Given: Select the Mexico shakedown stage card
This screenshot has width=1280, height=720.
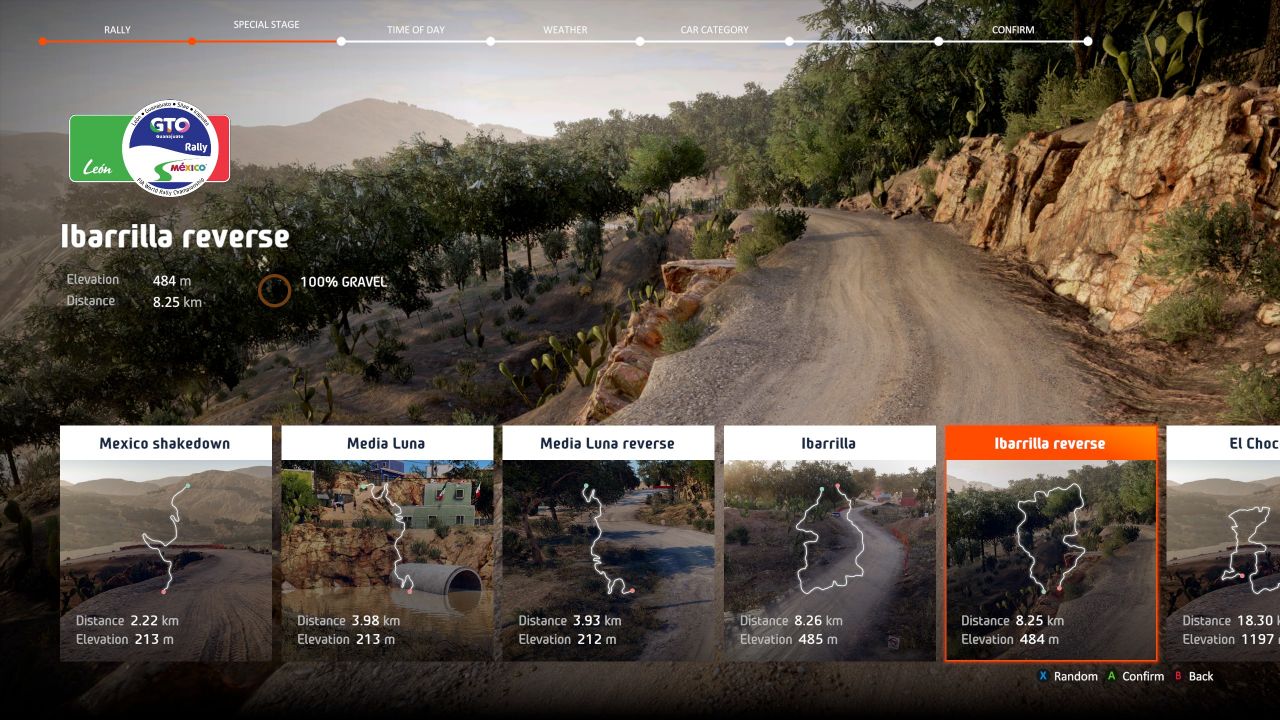Looking at the screenshot, I should click(x=166, y=543).
